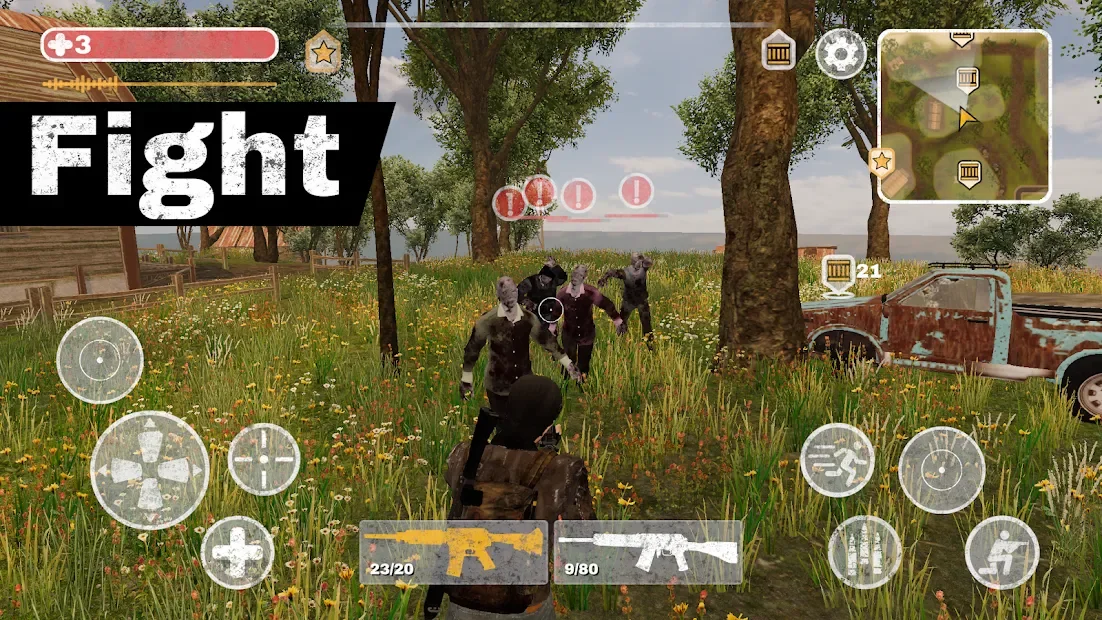Open the supply crate inventory icon
The width and height of the screenshot is (1102, 620).
click(x=778, y=50)
